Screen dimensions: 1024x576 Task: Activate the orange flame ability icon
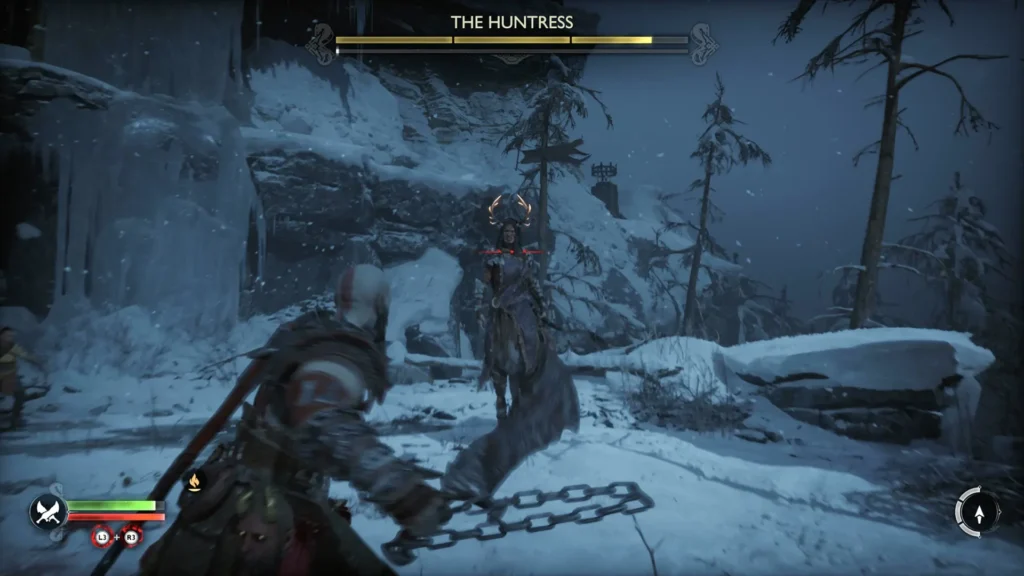(194, 483)
